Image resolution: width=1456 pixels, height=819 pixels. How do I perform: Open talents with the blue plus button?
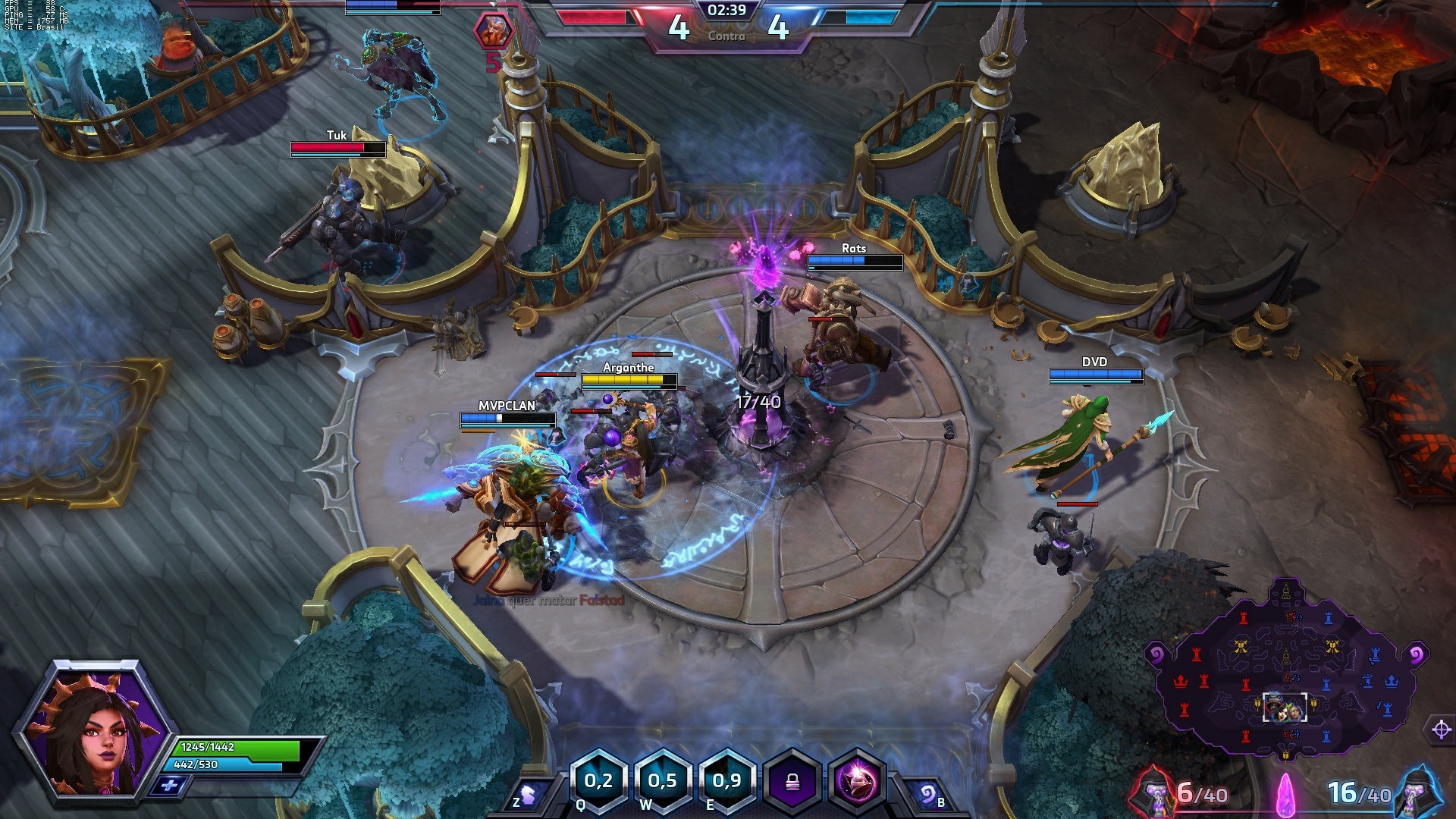(168, 786)
